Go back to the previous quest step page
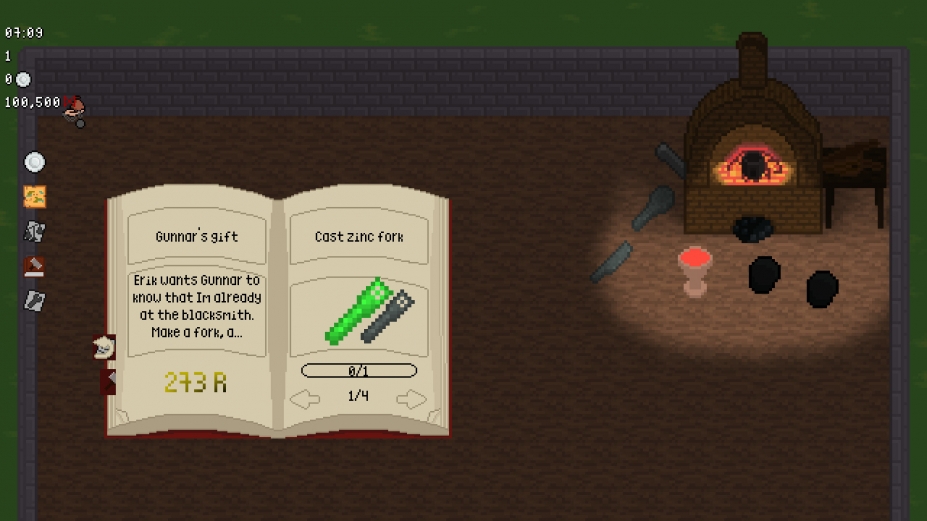Image resolution: width=927 pixels, height=521 pixels. coord(305,399)
